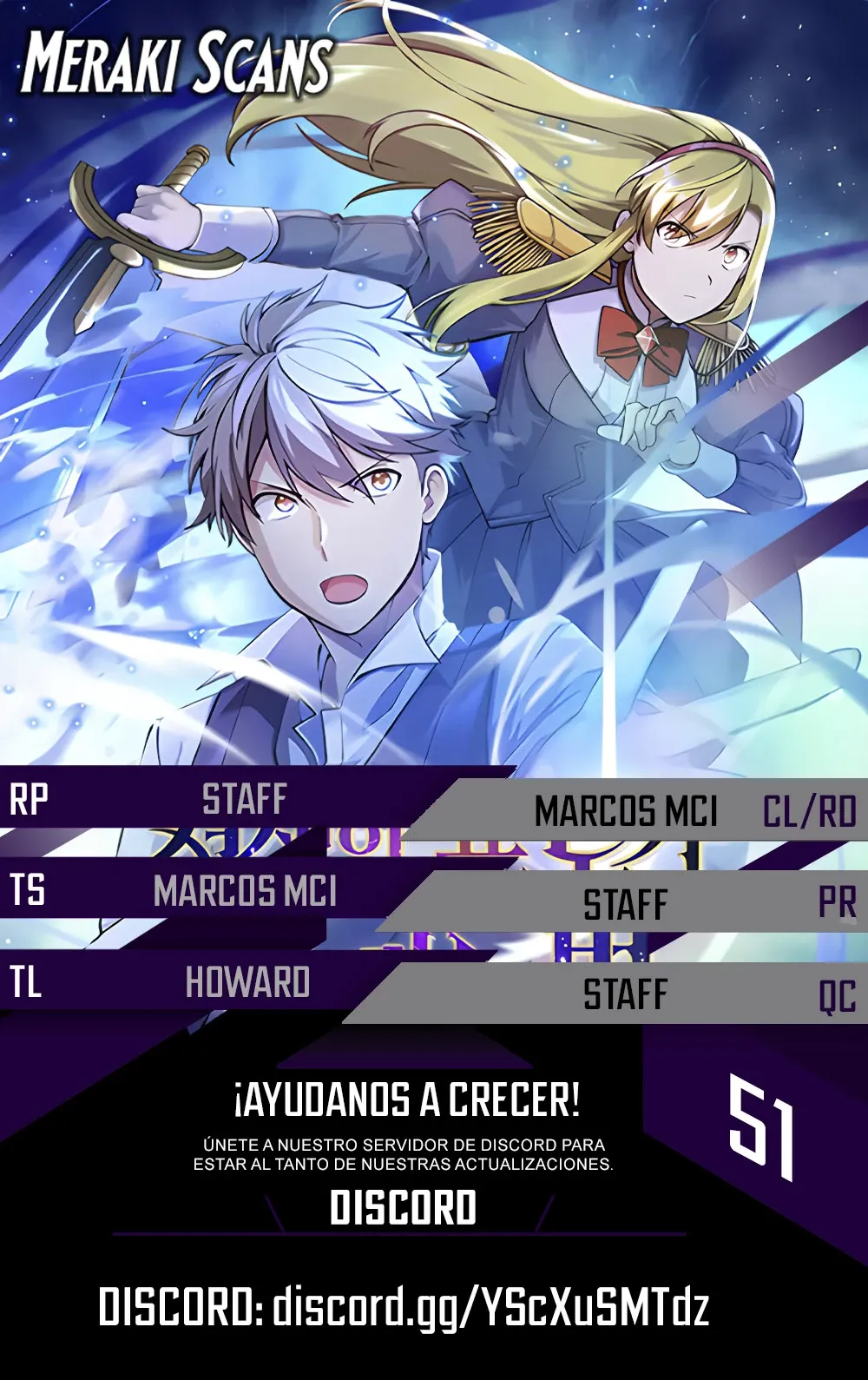Open the DISCORD button
Screen dimensions: 868x1380
403,1208
